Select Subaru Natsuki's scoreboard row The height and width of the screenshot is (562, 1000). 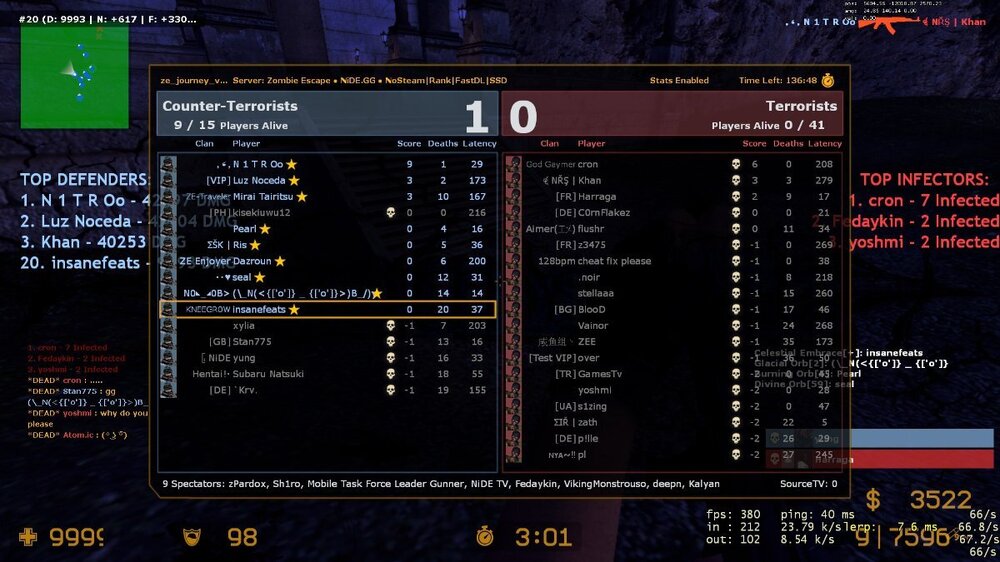[328, 374]
